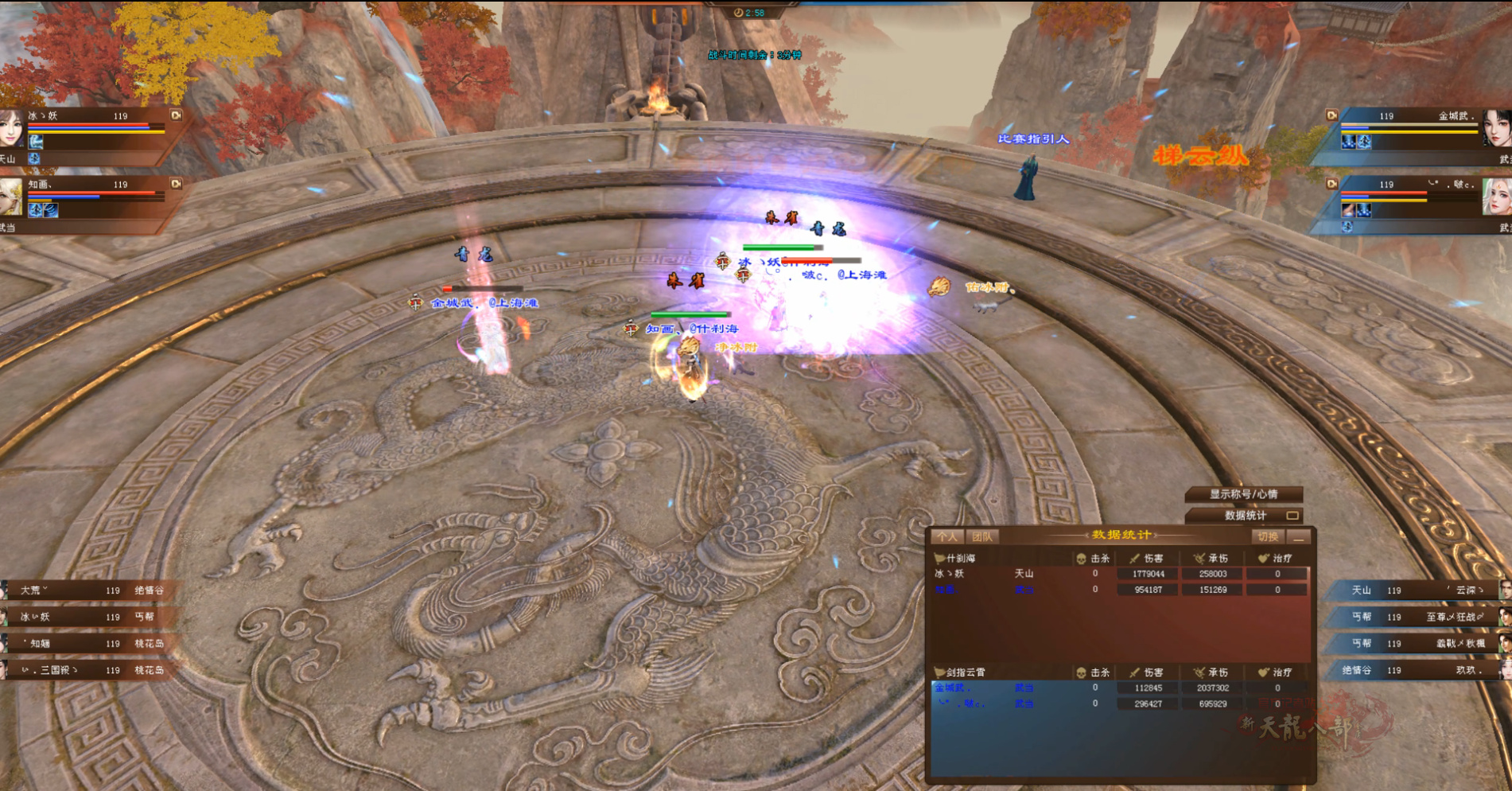Select the 冰い妖 丐帮 player row

tap(87, 617)
